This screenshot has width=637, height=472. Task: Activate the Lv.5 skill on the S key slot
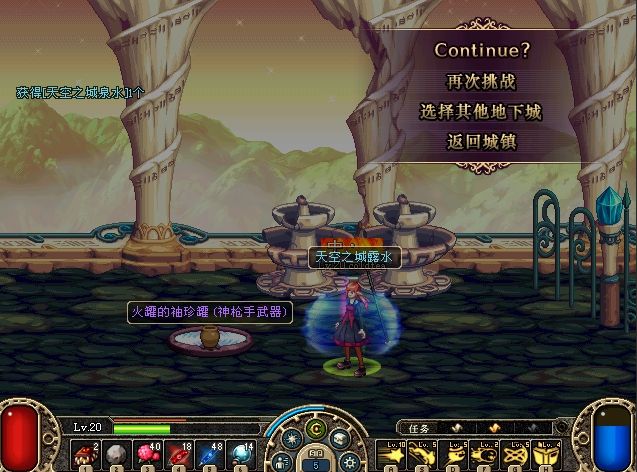point(420,455)
